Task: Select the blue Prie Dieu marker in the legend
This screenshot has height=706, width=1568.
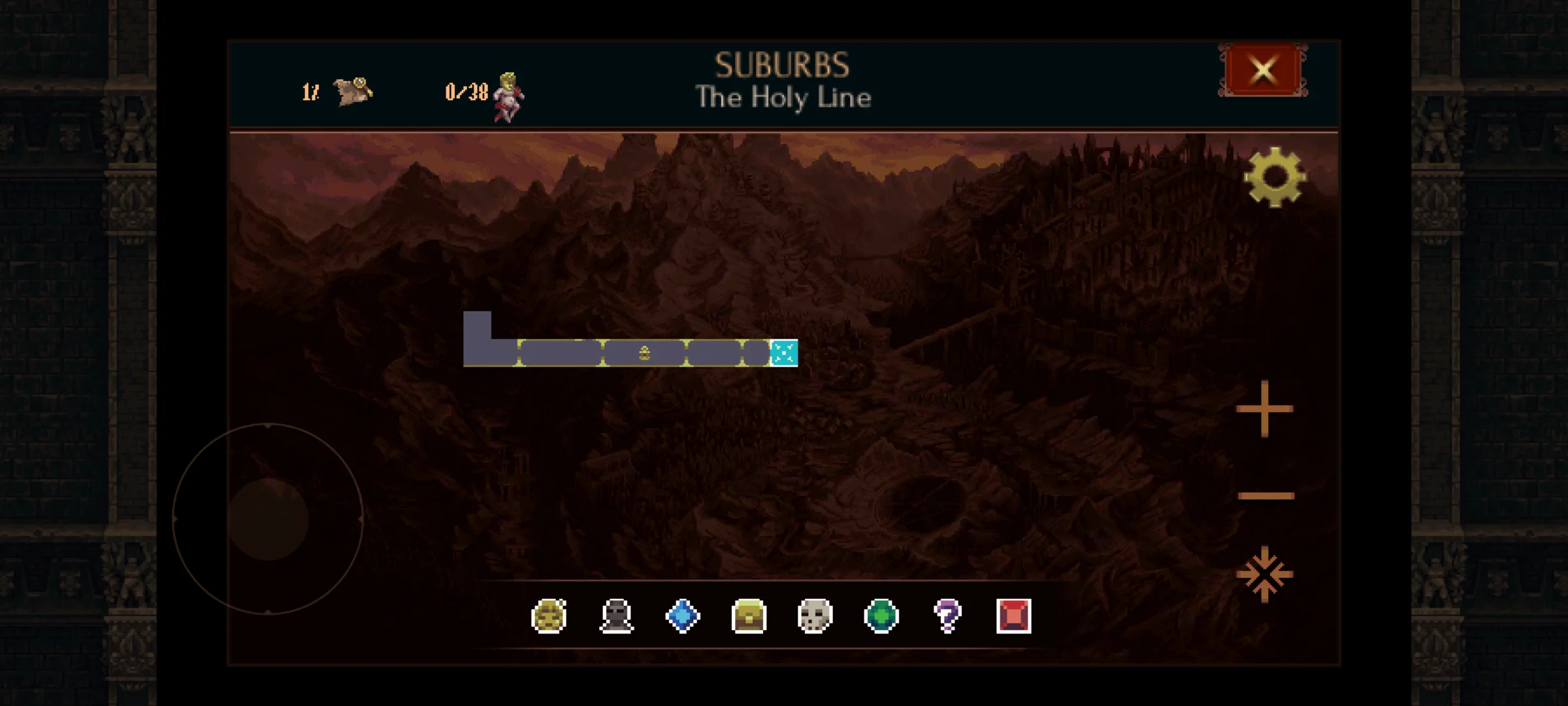Action: tap(682, 615)
